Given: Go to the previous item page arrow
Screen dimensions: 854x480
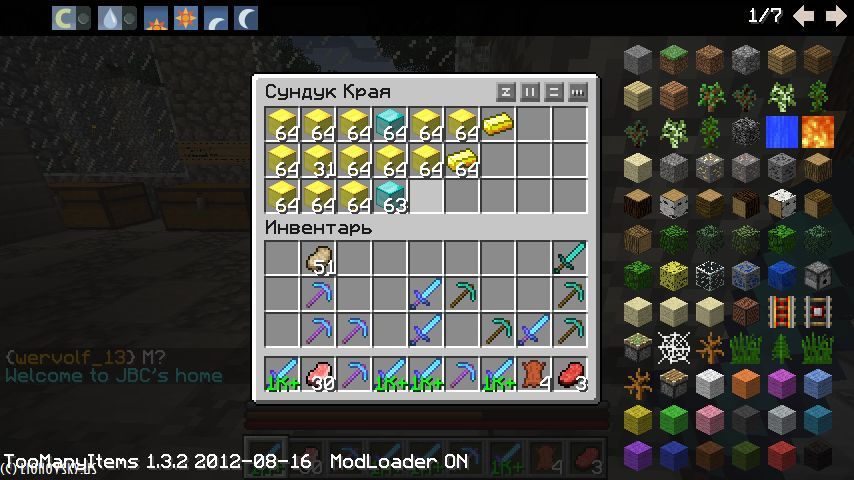Looking at the screenshot, I should [x=803, y=16].
